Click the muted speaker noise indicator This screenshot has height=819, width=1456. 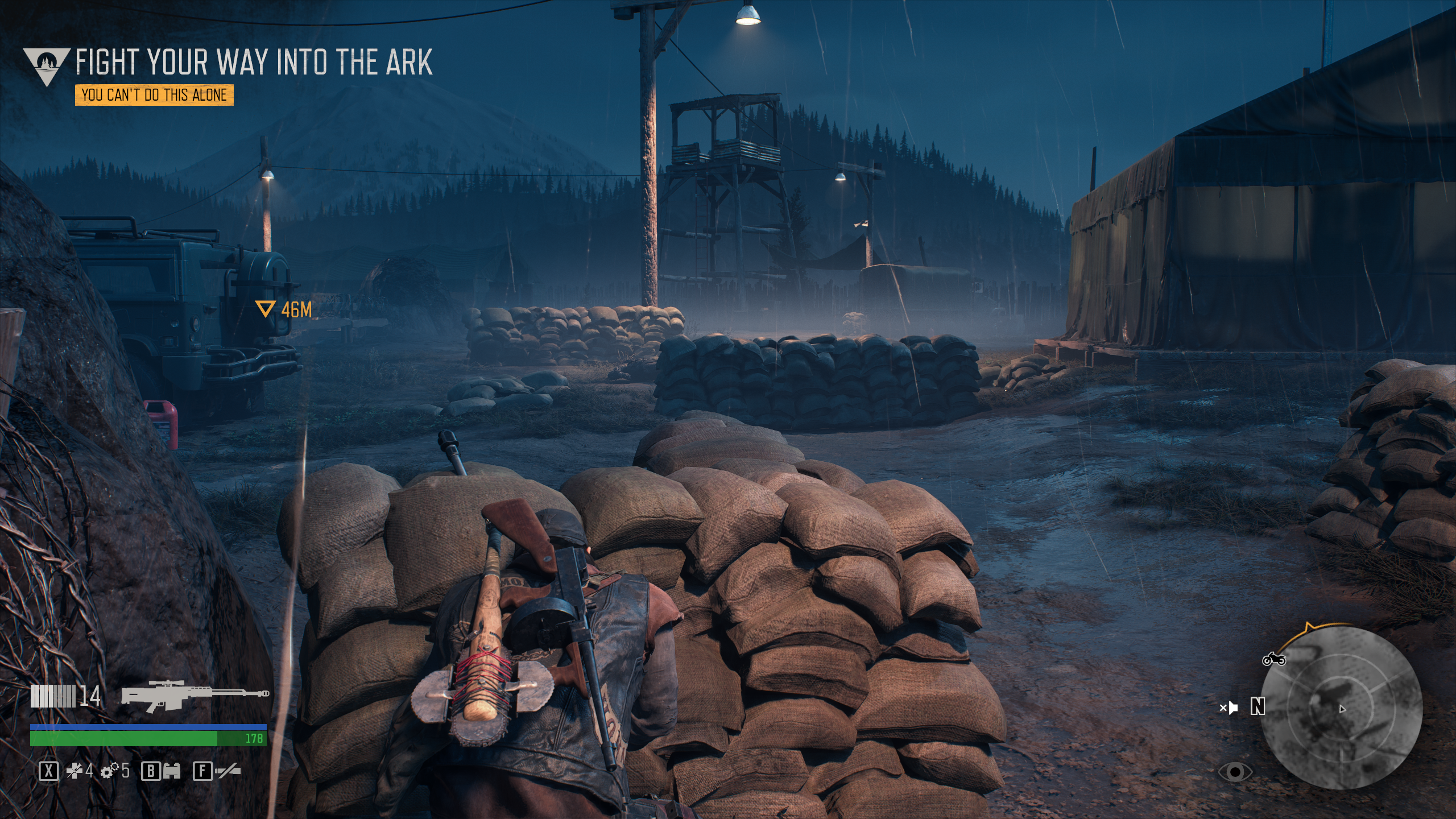click(x=1228, y=708)
